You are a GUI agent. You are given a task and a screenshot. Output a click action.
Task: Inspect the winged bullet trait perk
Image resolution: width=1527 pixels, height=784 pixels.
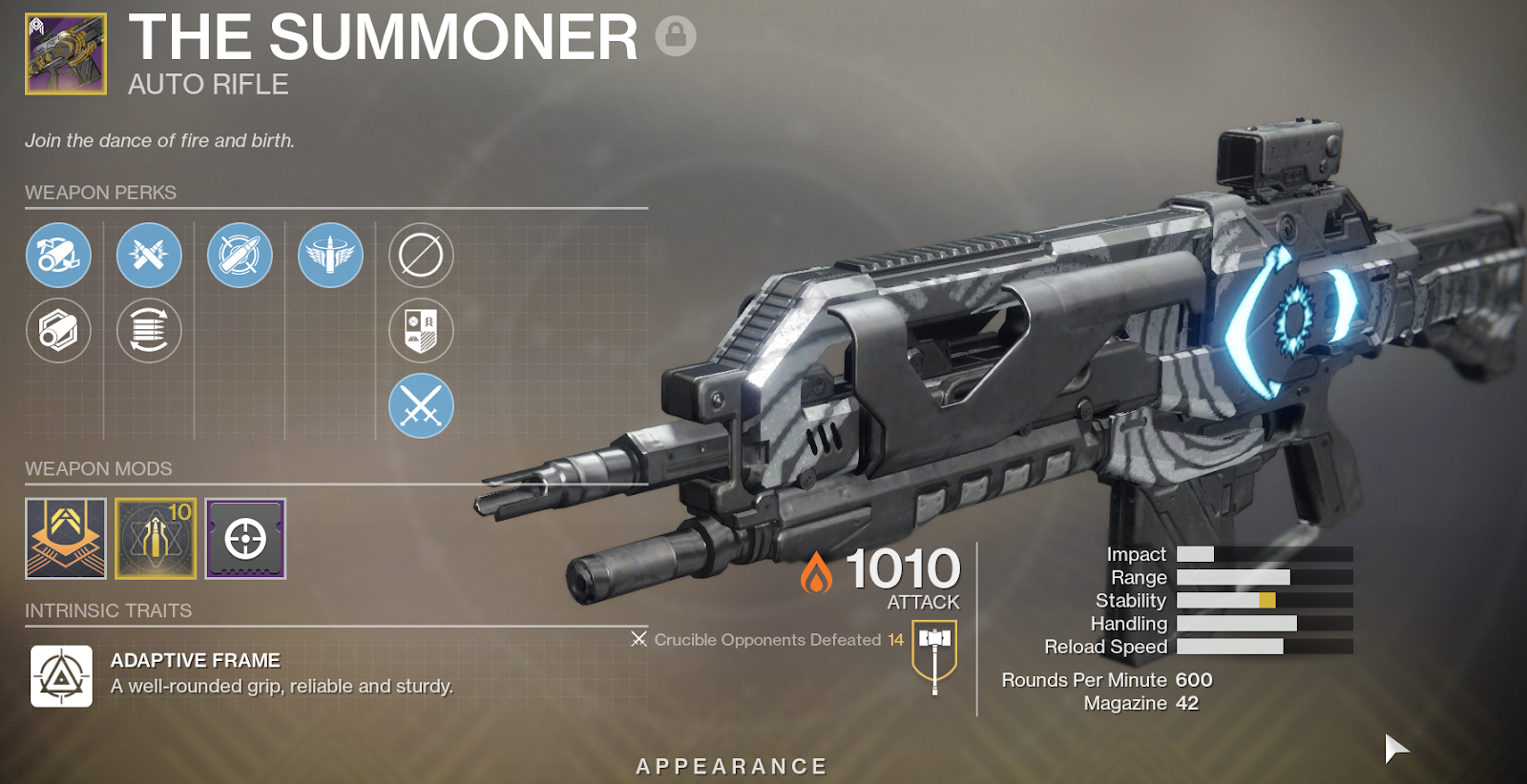[330, 255]
